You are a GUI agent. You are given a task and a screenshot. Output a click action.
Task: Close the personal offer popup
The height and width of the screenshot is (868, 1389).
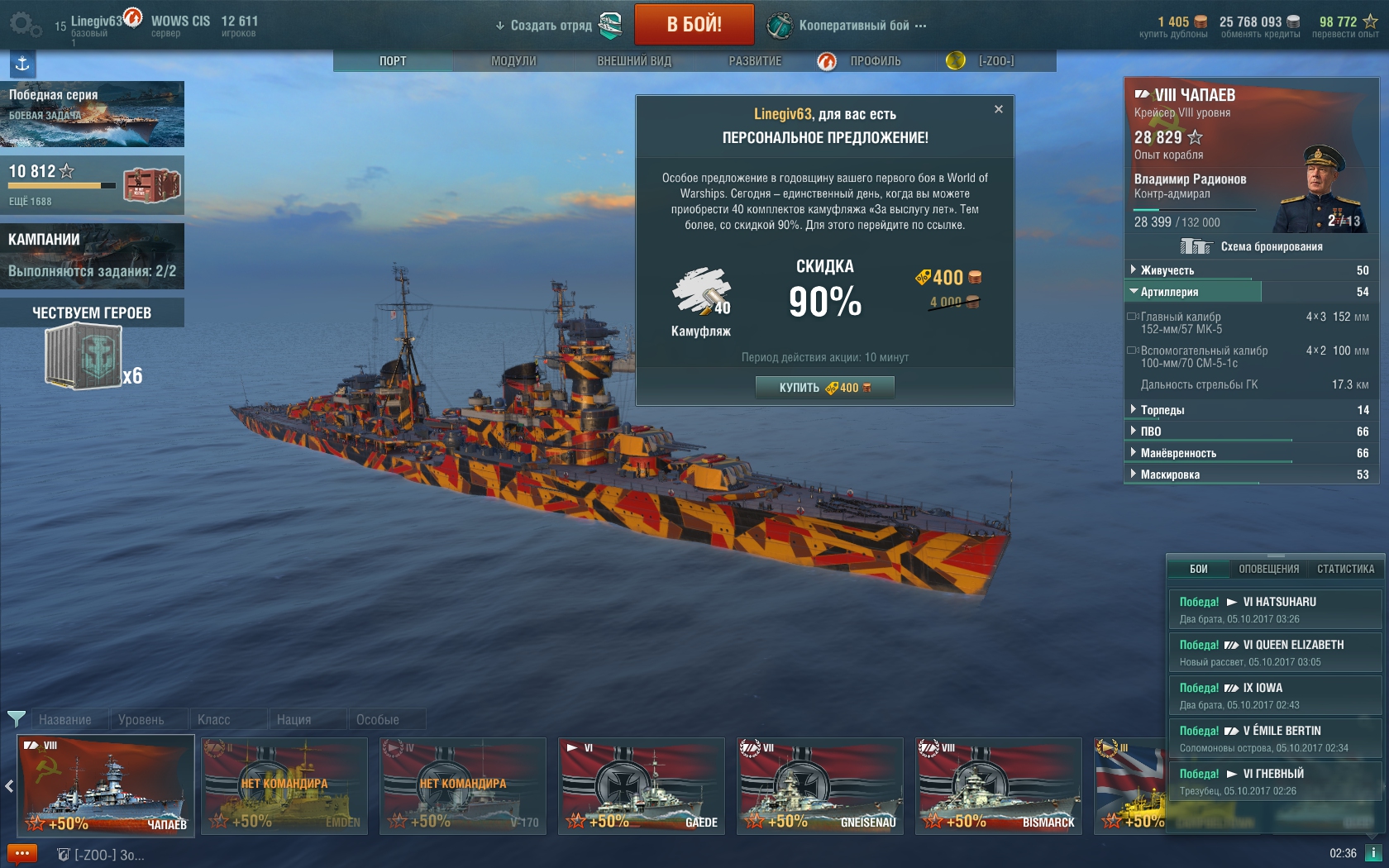pos(998,109)
